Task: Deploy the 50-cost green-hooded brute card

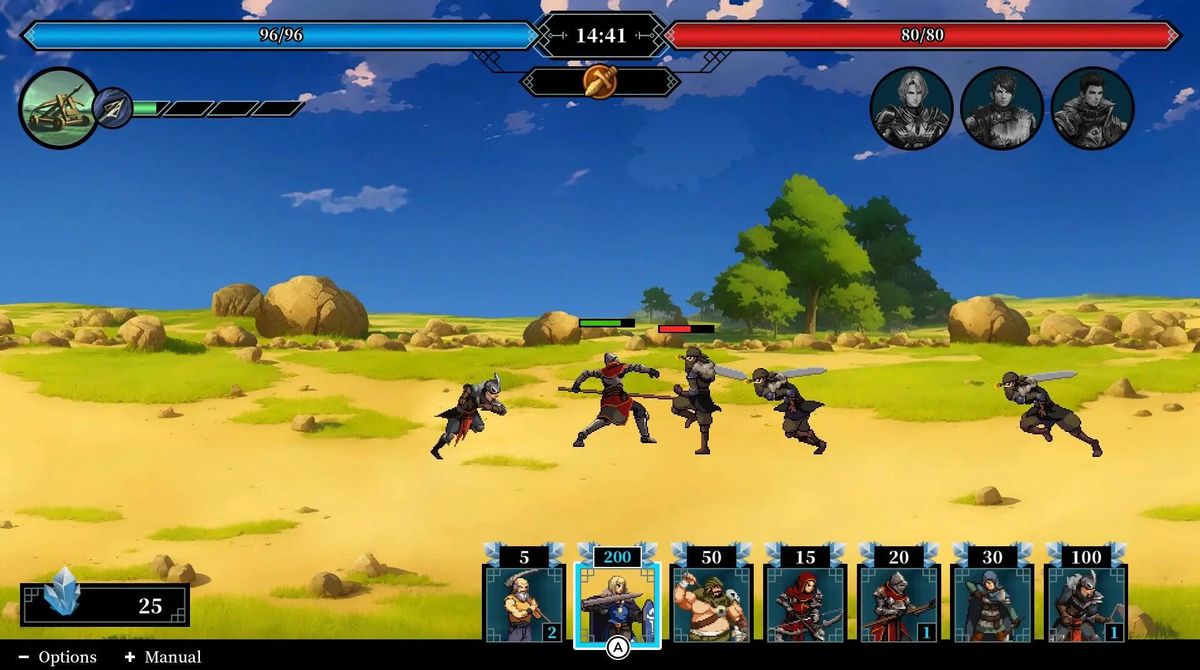Action: click(711, 603)
